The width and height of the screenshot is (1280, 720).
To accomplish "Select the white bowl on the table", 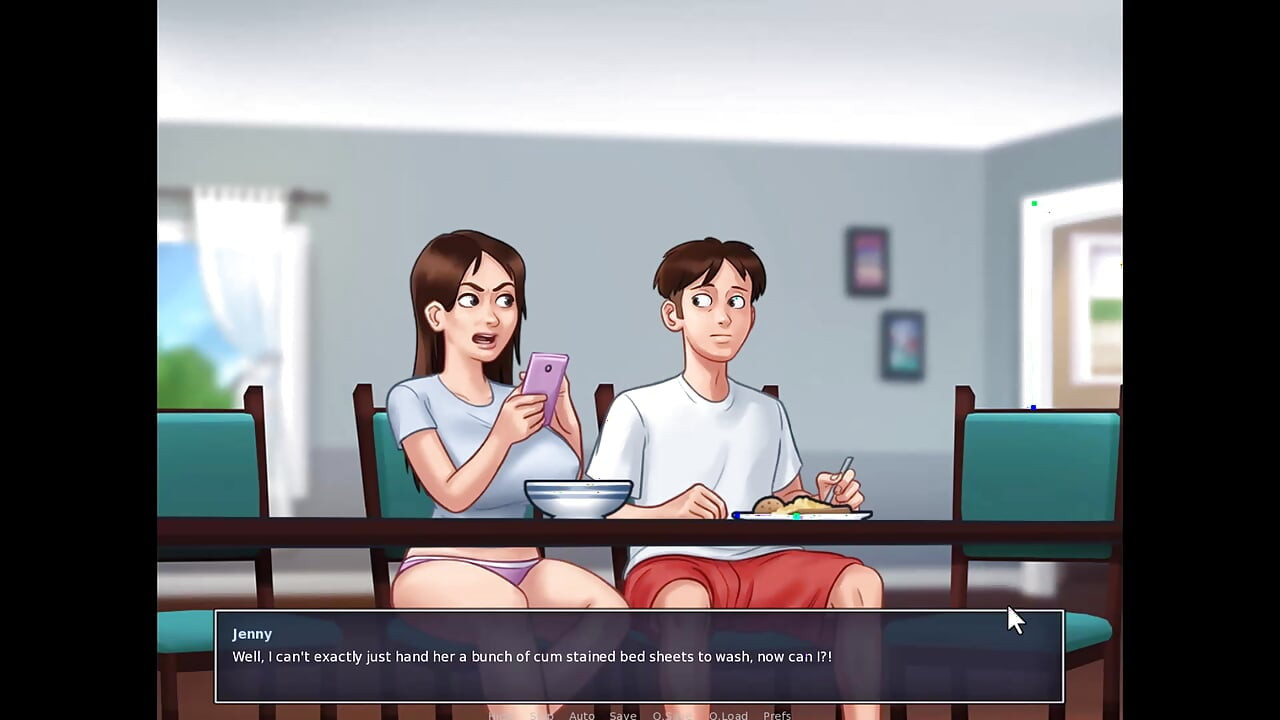I will coord(578,497).
